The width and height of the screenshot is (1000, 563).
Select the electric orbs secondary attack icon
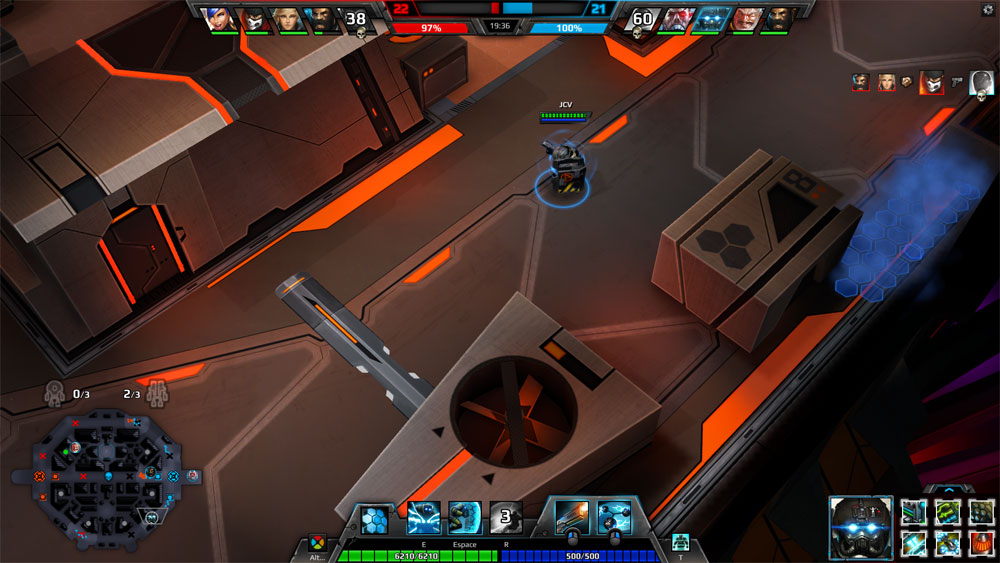pyautogui.click(x=614, y=517)
